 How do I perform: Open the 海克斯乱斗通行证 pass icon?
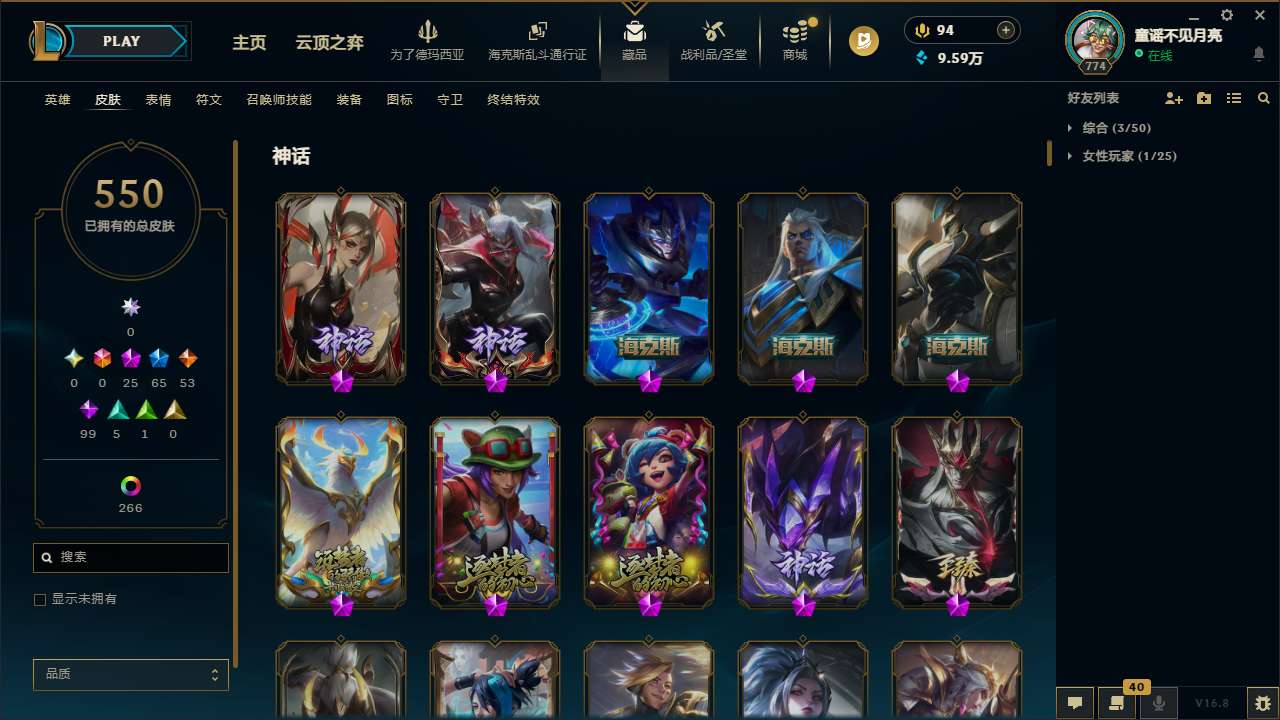[537, 31]
